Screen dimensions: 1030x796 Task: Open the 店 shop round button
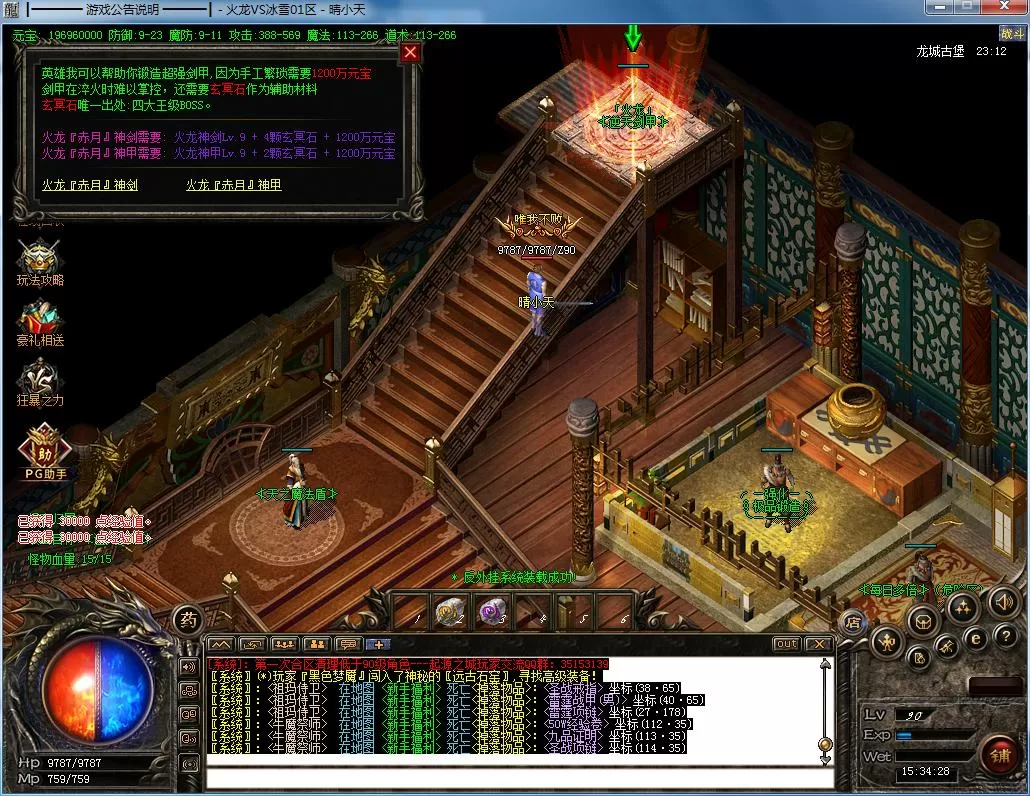pyautogui.click(x=853, y=622)
